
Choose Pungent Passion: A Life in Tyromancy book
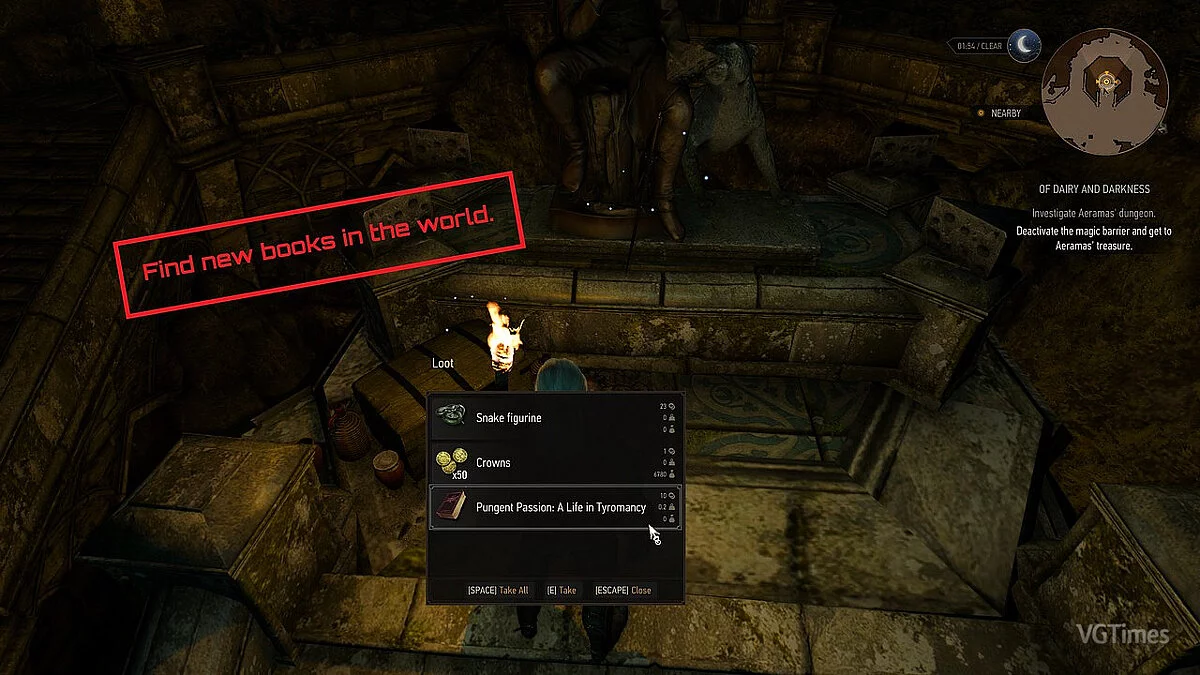555,507
